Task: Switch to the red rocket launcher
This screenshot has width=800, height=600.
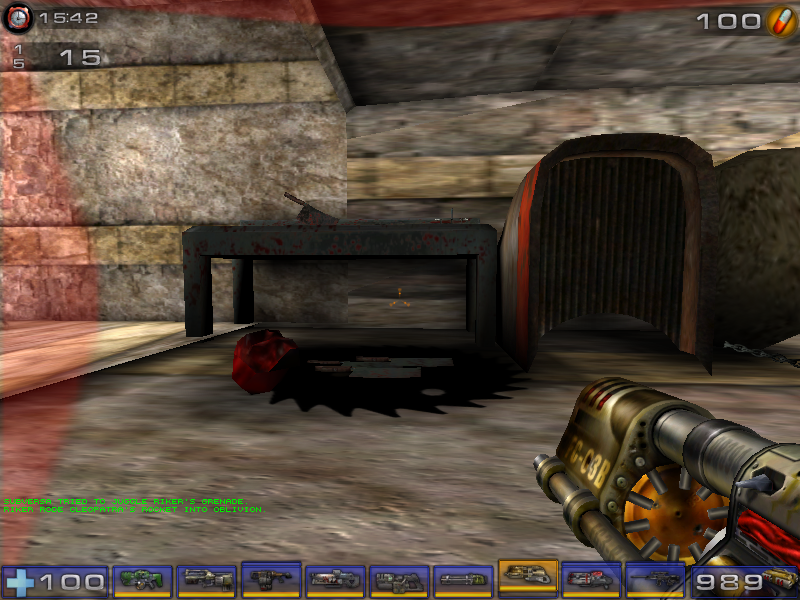Action: pos(591,579)
